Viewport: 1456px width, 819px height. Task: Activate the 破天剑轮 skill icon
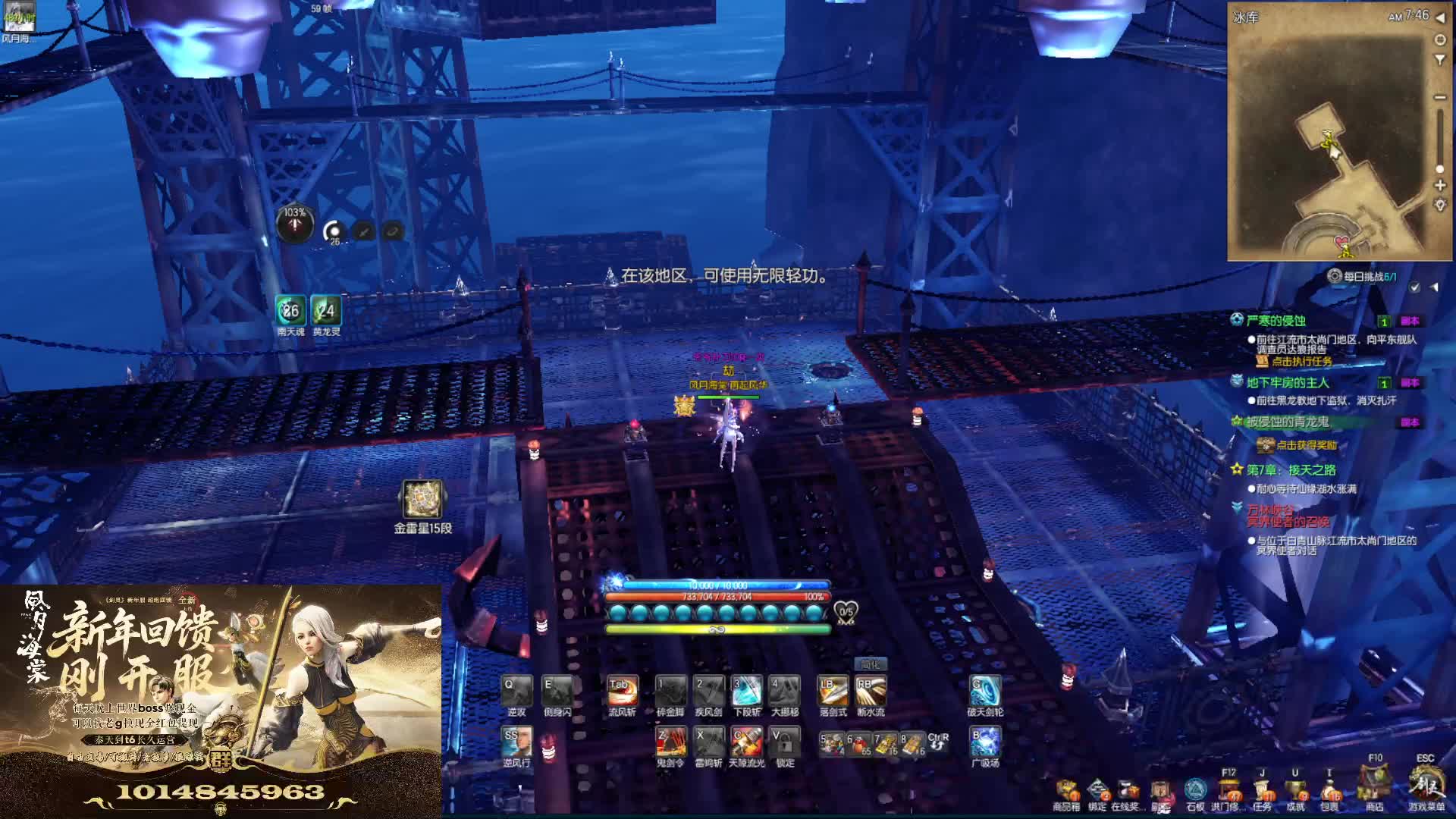tap(985, 692)
